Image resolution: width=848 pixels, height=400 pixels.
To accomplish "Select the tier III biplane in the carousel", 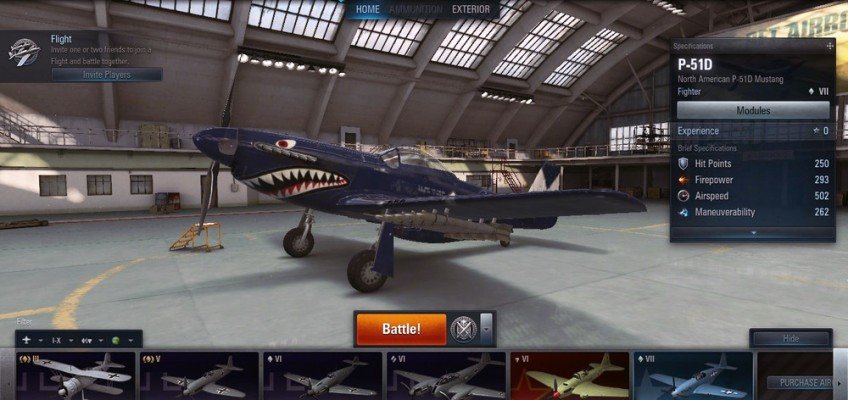I will point(75,377).
